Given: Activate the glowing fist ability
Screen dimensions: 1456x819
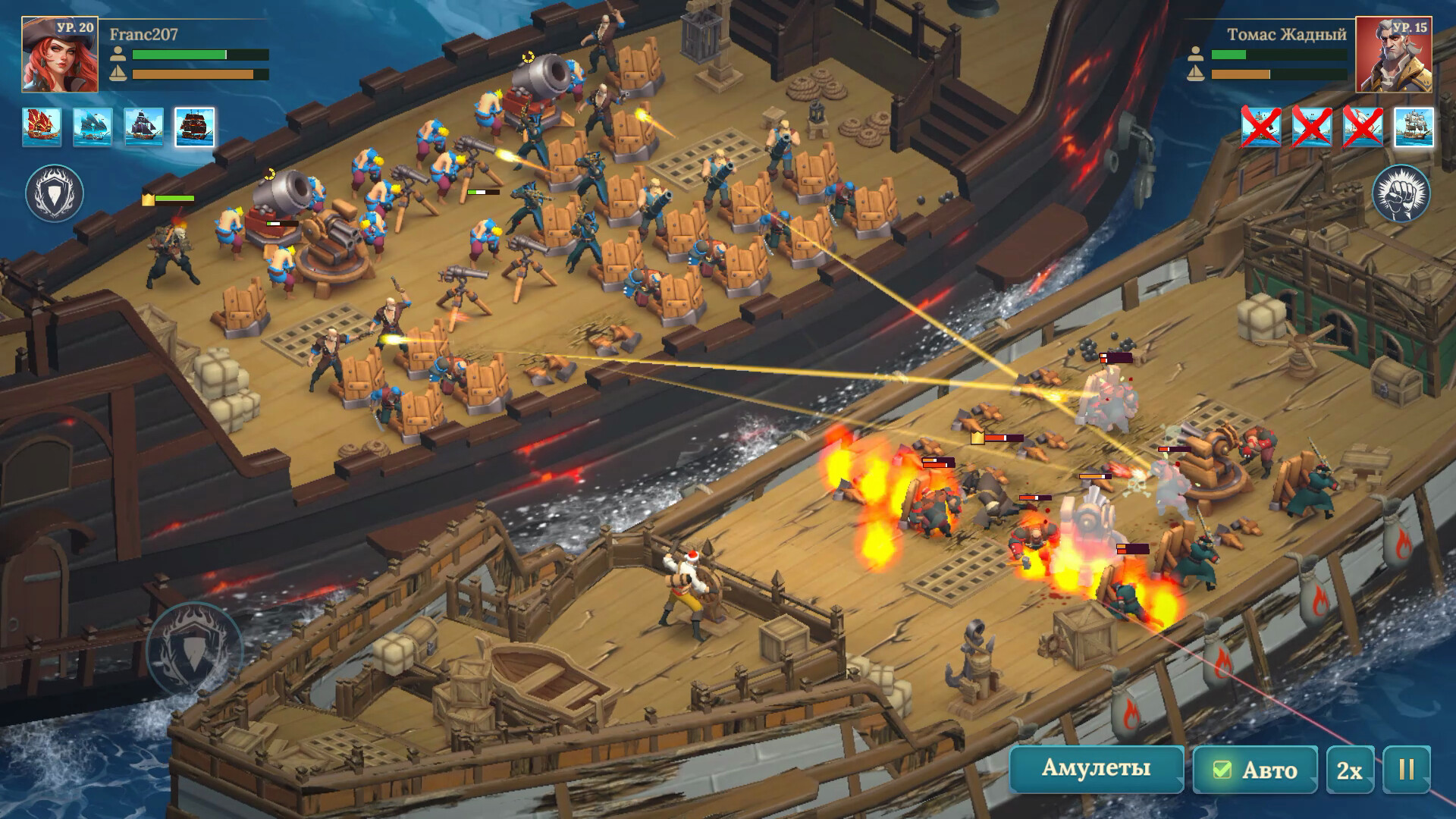Looking at the screenshot, I should point(1401,194).
